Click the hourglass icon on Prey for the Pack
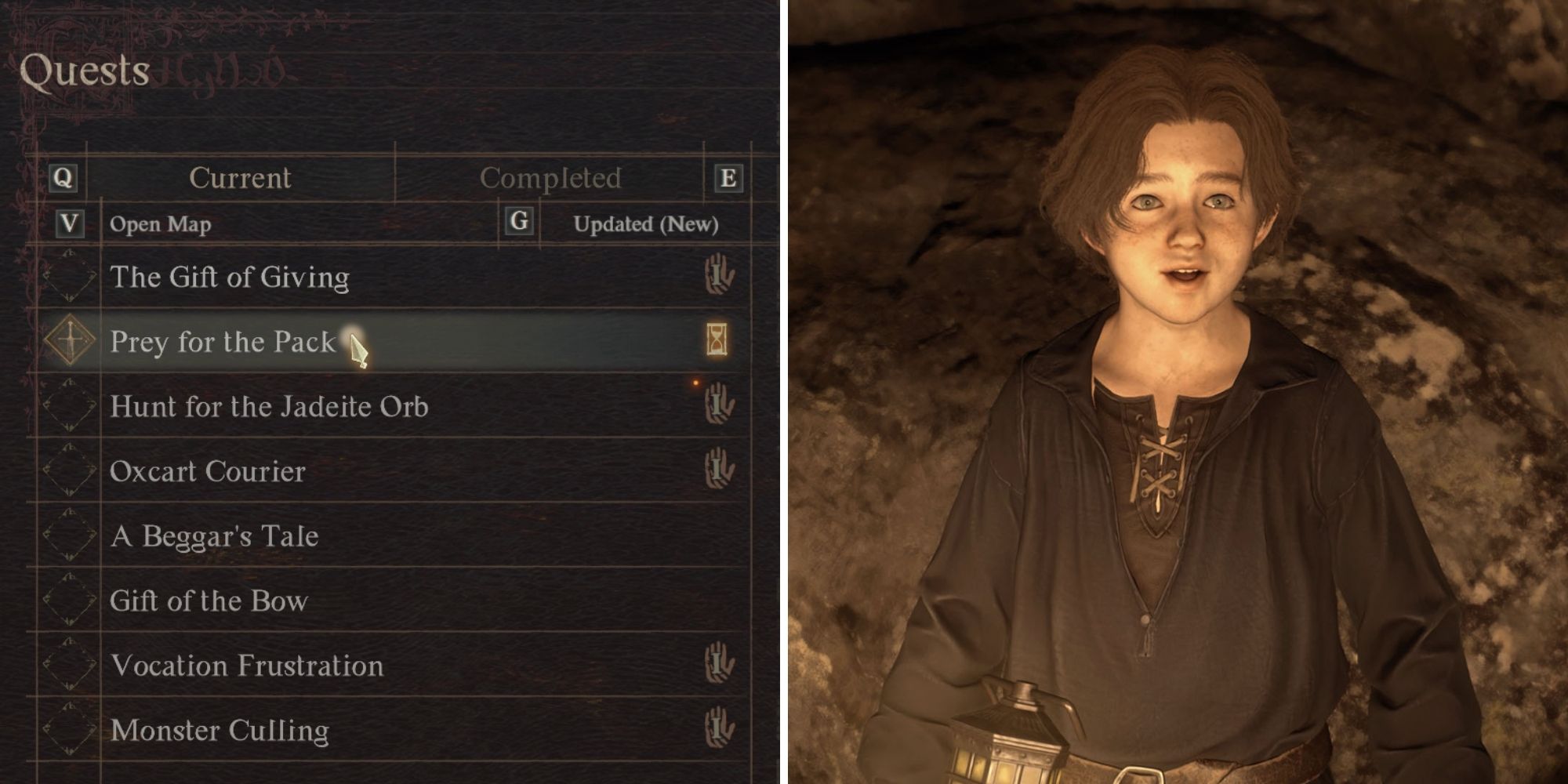Image resolution: width=1568 pixels, height=784 pixels. (x=717, y=340)
